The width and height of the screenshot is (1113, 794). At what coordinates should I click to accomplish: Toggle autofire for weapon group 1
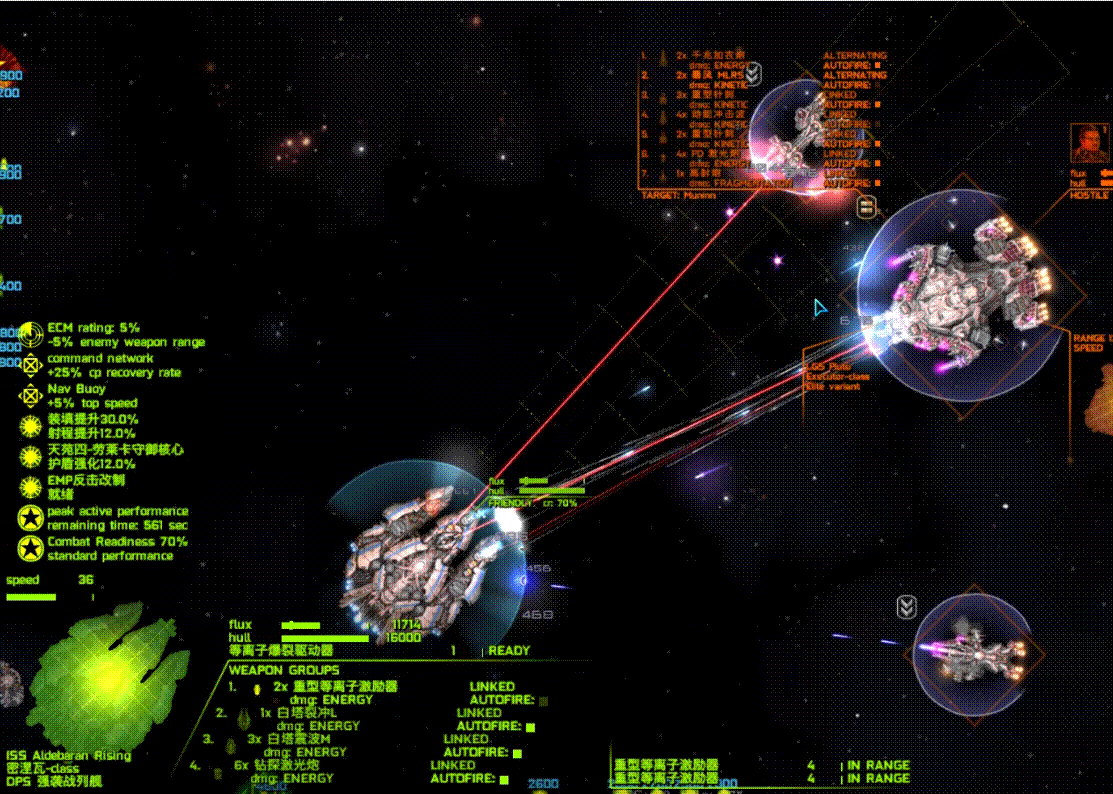[x=543, y=701]
